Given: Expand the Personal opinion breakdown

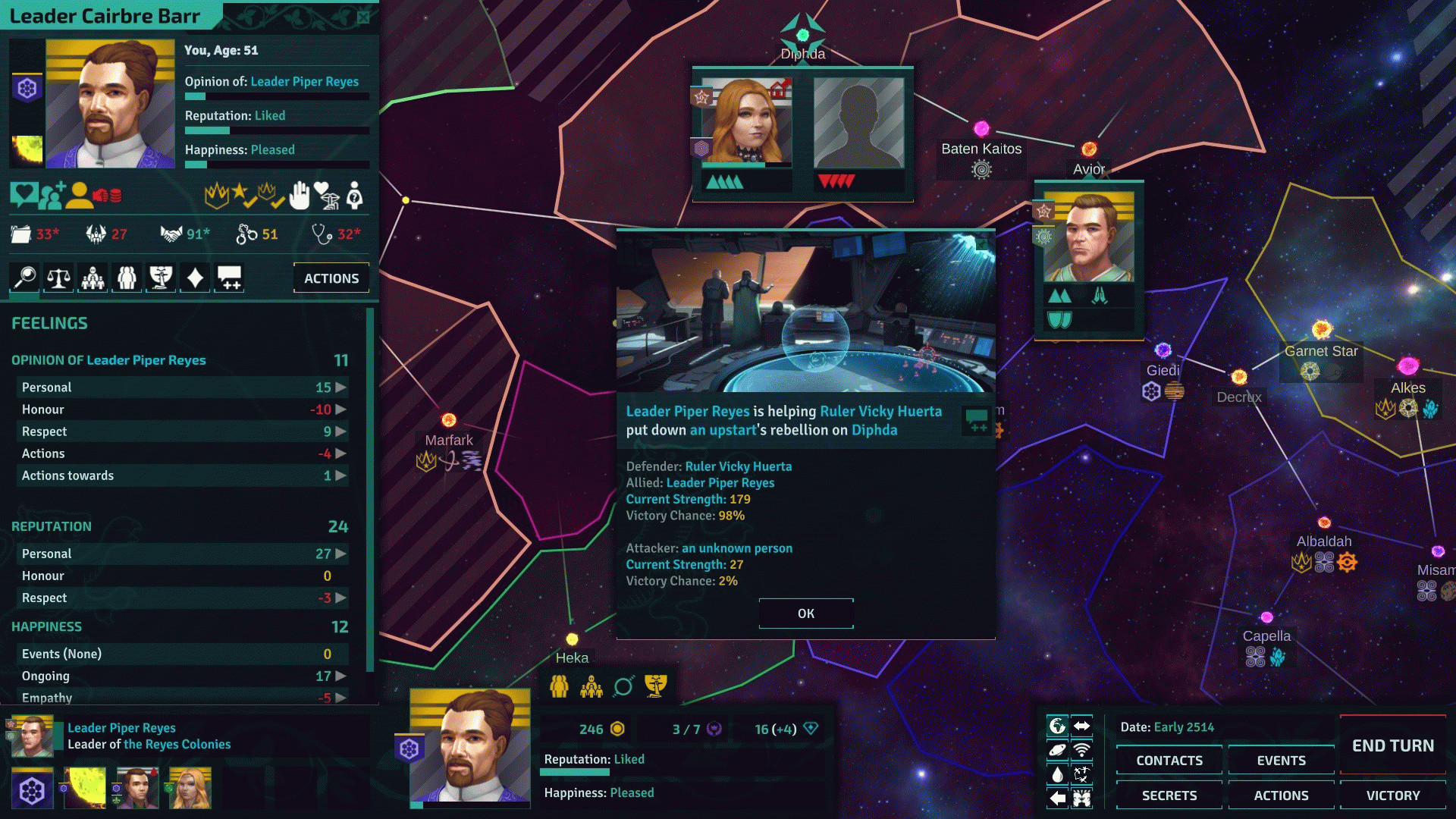Looking at the screenshot, I should [340, 388].
